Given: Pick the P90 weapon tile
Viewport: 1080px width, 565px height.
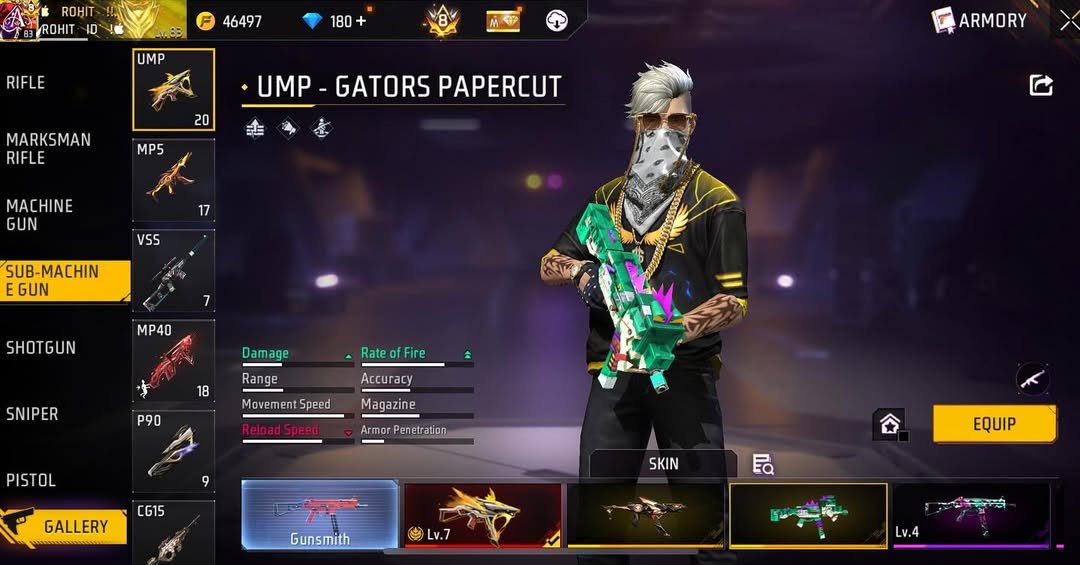Looking at the screenshot, I should 173,452.
